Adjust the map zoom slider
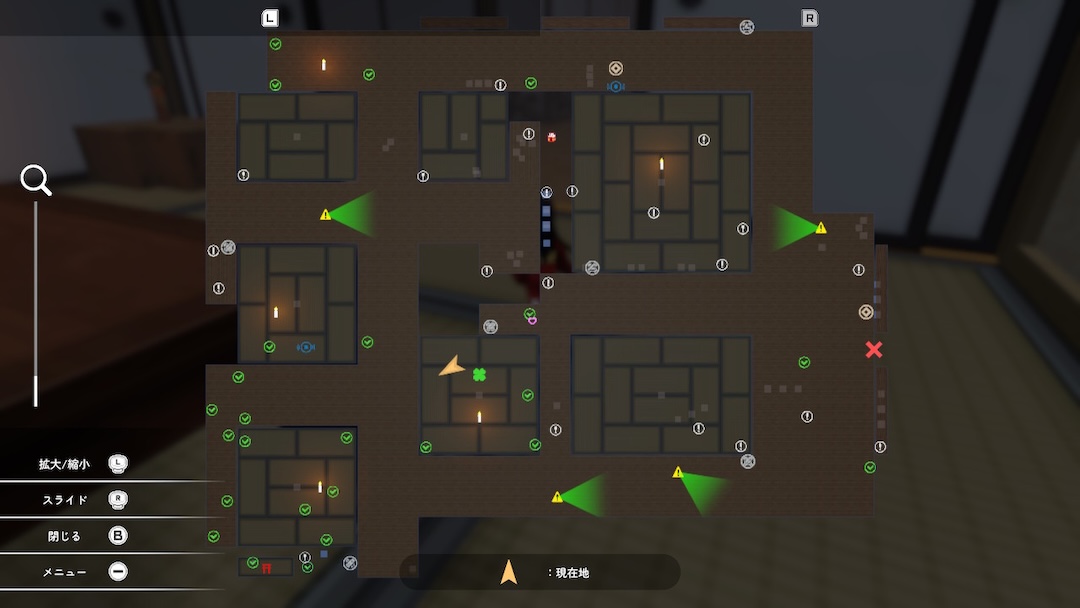 click(36, 391)
